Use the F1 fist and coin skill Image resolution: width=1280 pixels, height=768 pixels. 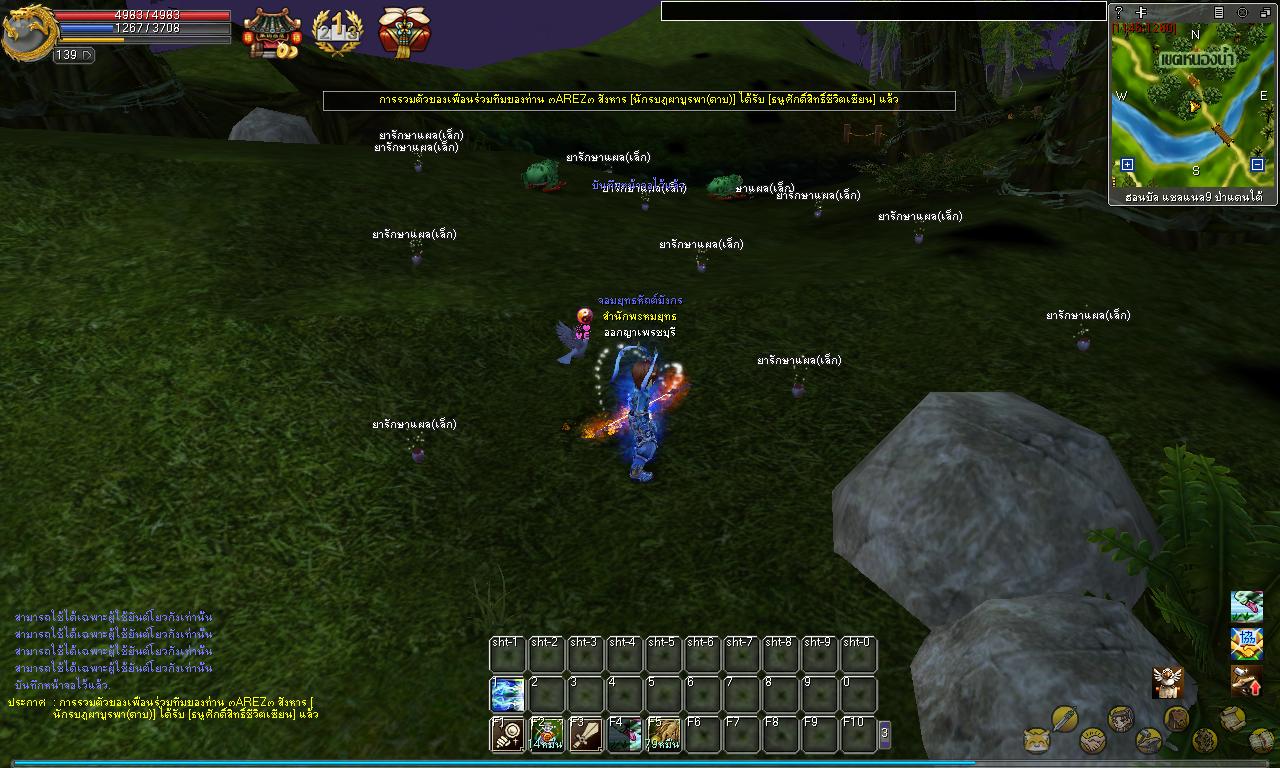(507, 734)
